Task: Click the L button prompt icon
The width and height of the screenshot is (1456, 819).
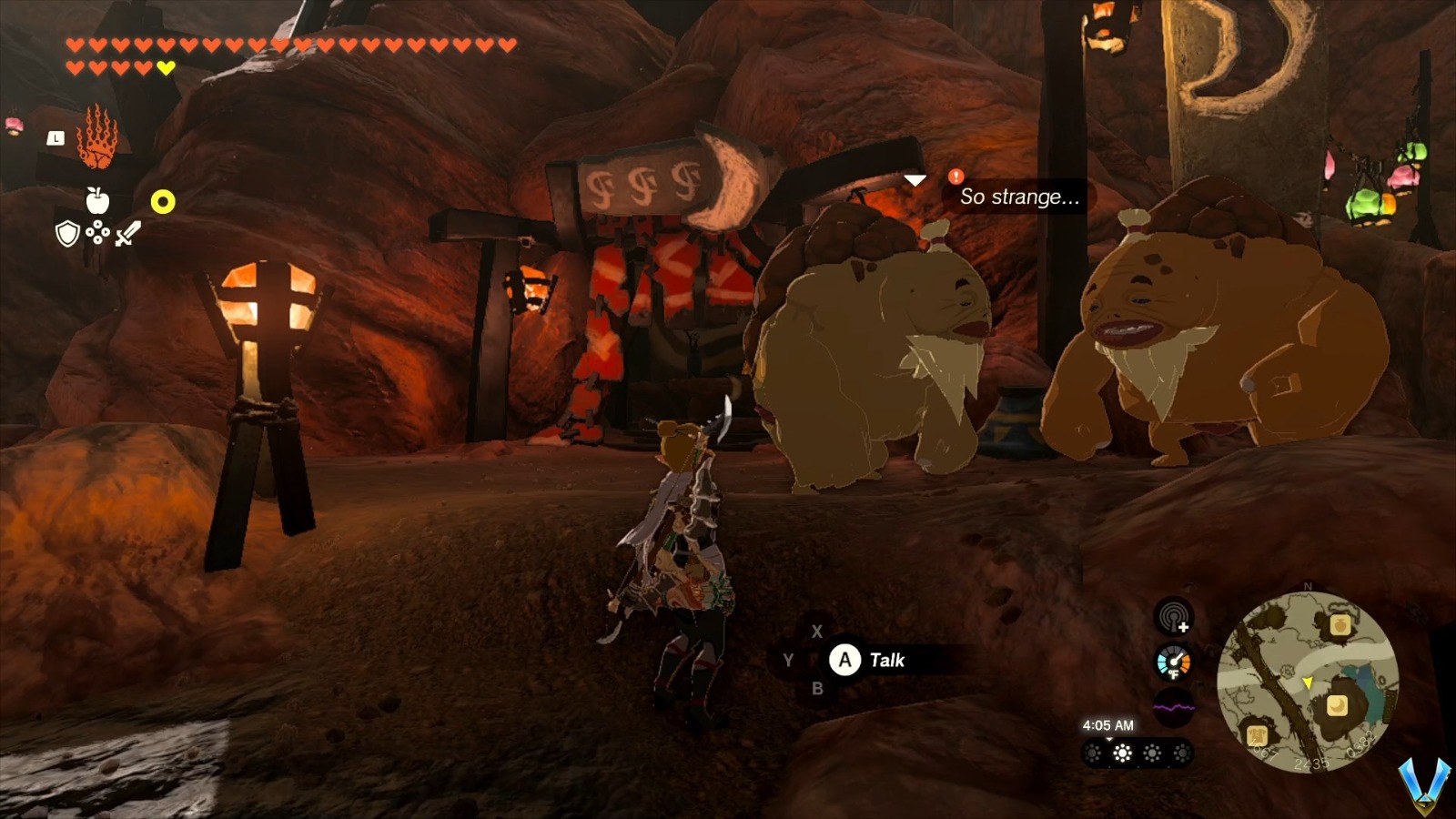Action: 56,138
